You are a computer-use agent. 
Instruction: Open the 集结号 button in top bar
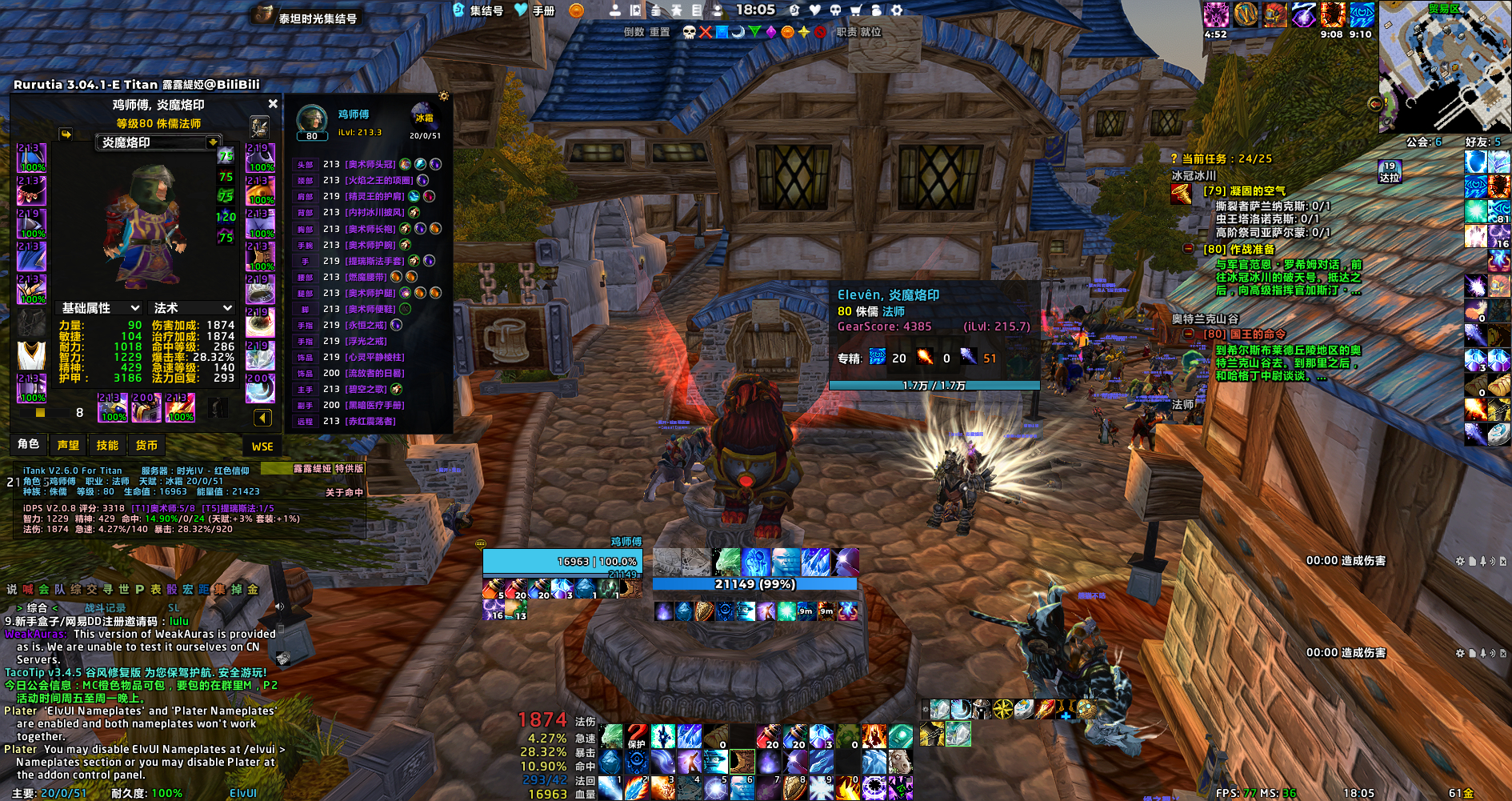pos(478,10)
